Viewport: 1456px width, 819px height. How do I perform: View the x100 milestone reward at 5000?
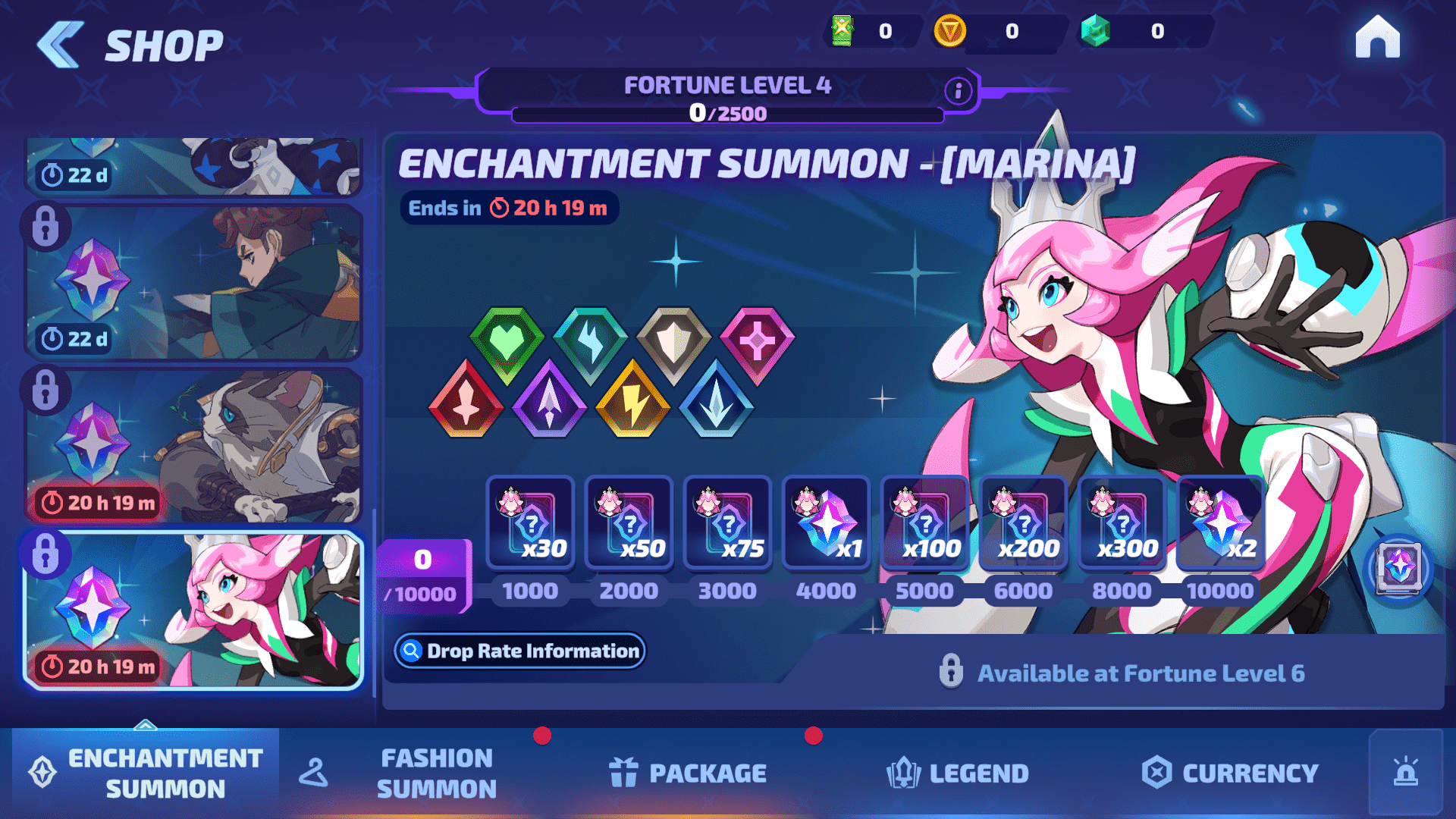coord(924,523)
